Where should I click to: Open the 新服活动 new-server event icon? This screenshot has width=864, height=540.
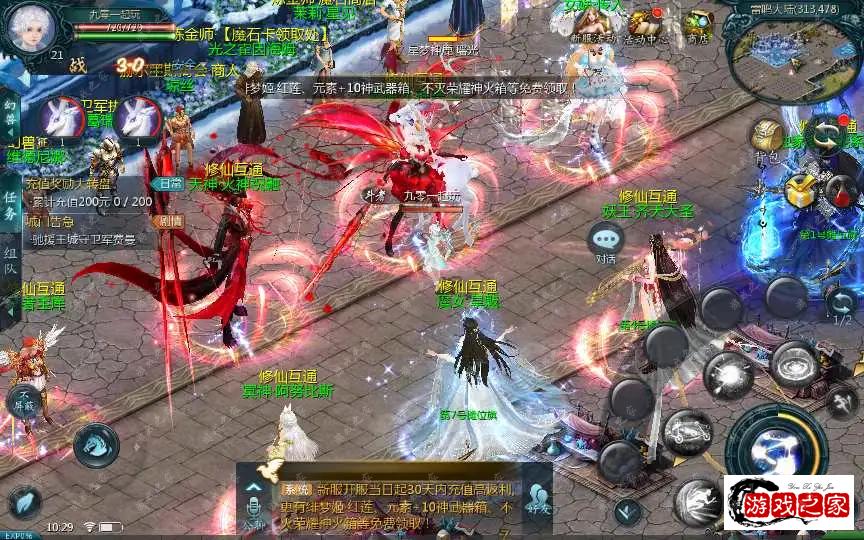coord(588,27)
